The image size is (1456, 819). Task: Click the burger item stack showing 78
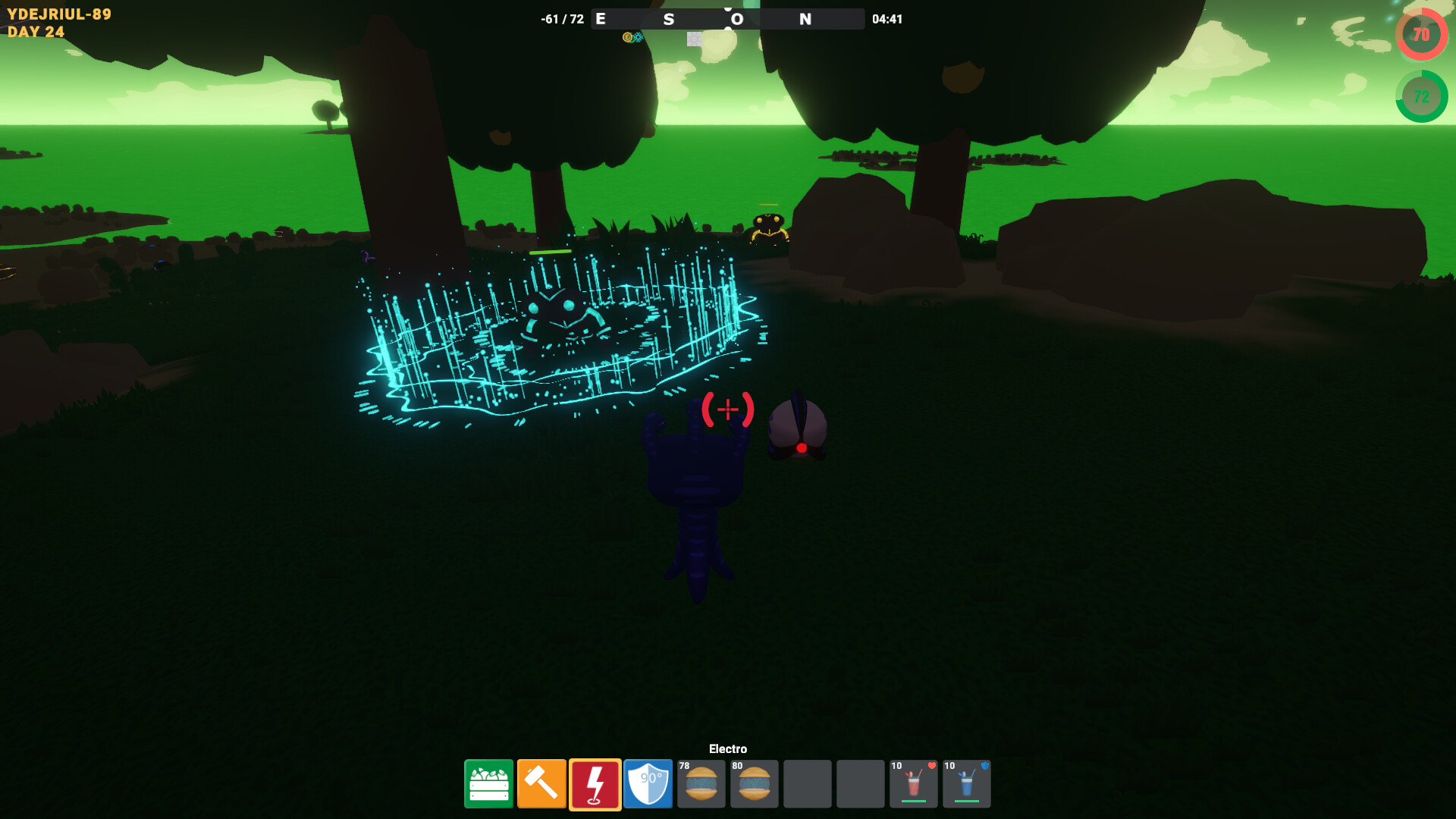tap(701, 784)
